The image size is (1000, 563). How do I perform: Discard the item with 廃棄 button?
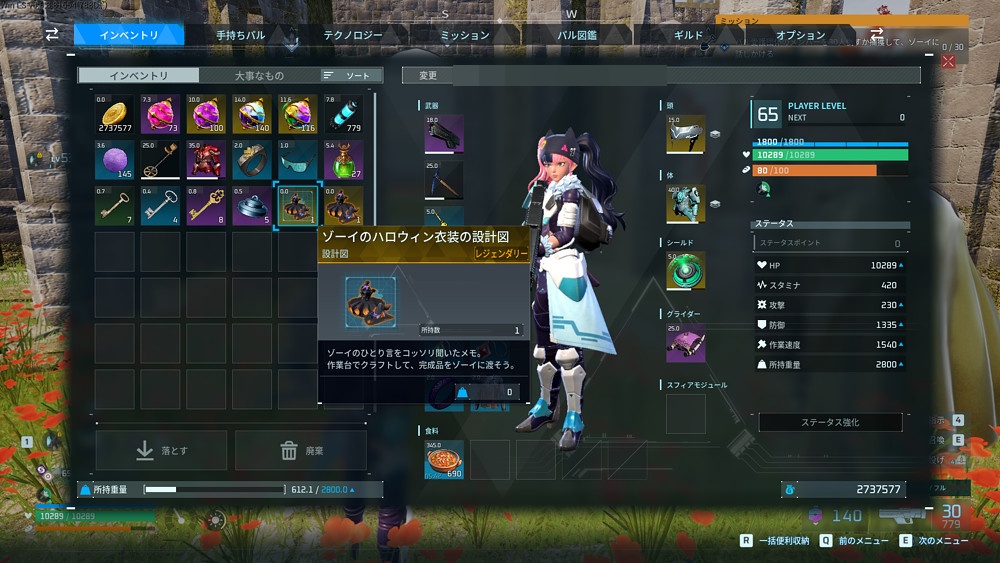pyautogui.click(x=301, y=451)
